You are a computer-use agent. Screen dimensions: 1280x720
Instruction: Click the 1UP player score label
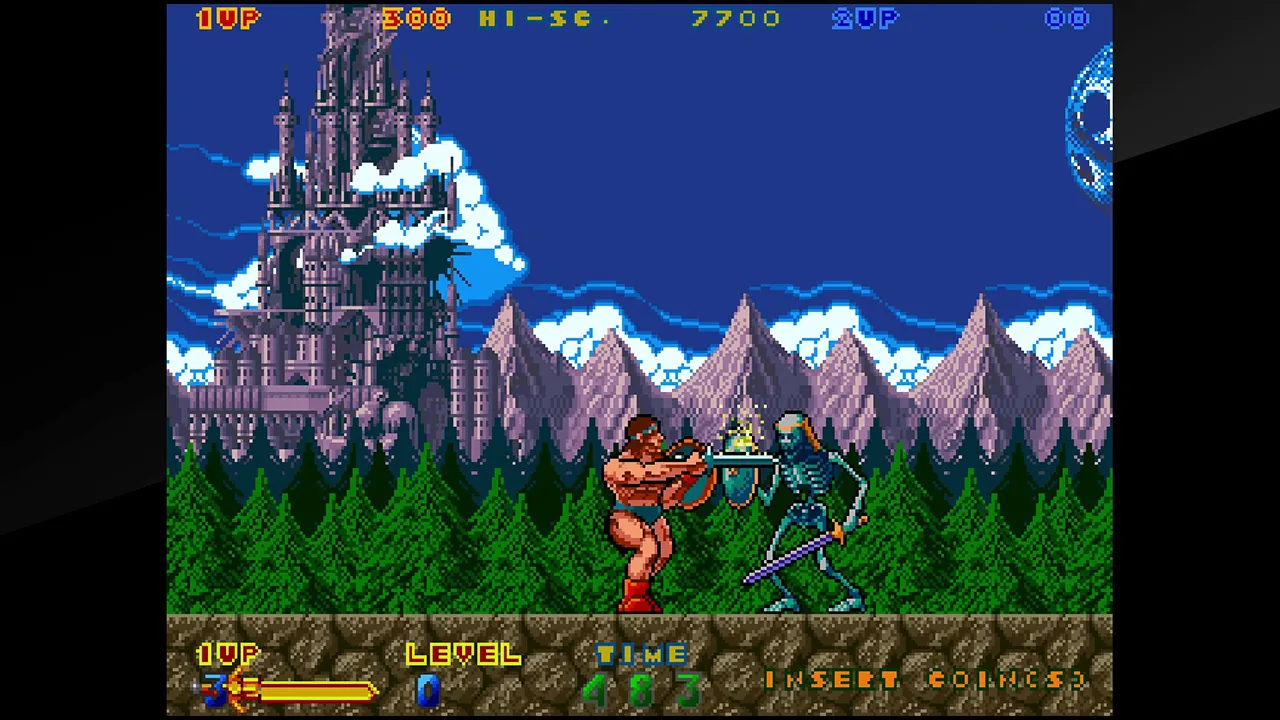click(x=228, y=19)
